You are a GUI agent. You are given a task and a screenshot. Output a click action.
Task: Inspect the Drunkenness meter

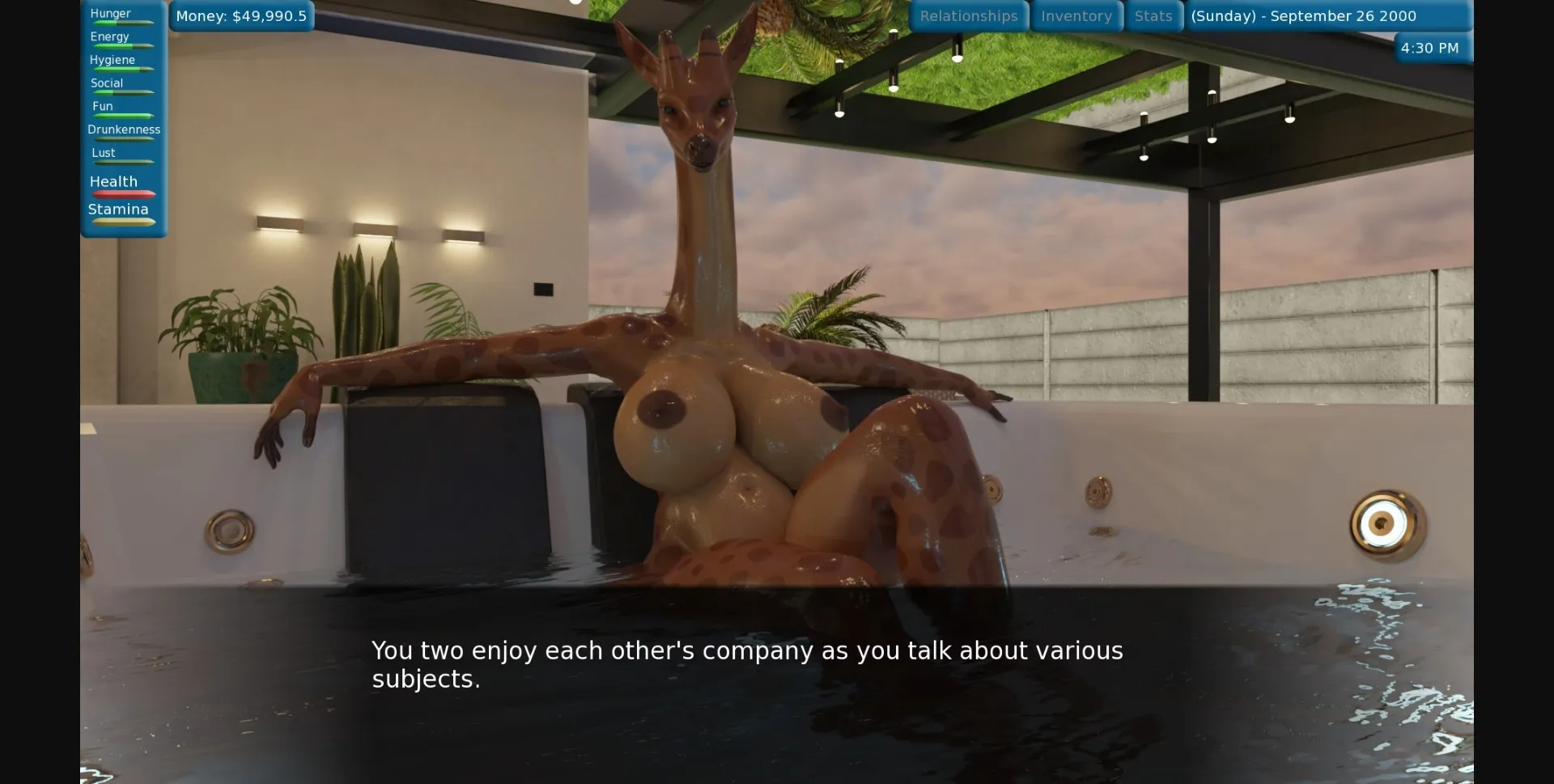pyautogui.click(x=123, y=133)
